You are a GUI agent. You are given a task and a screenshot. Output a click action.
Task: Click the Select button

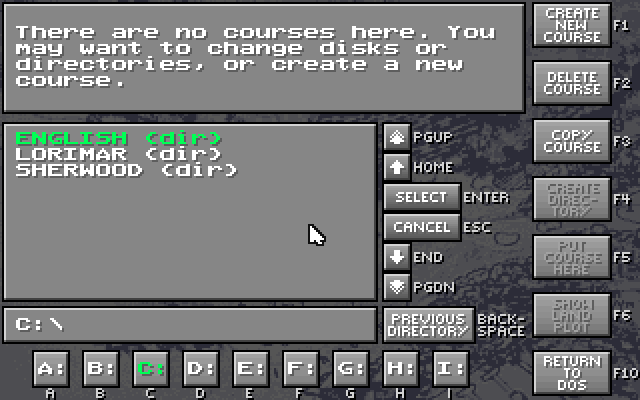coord(421,197)
